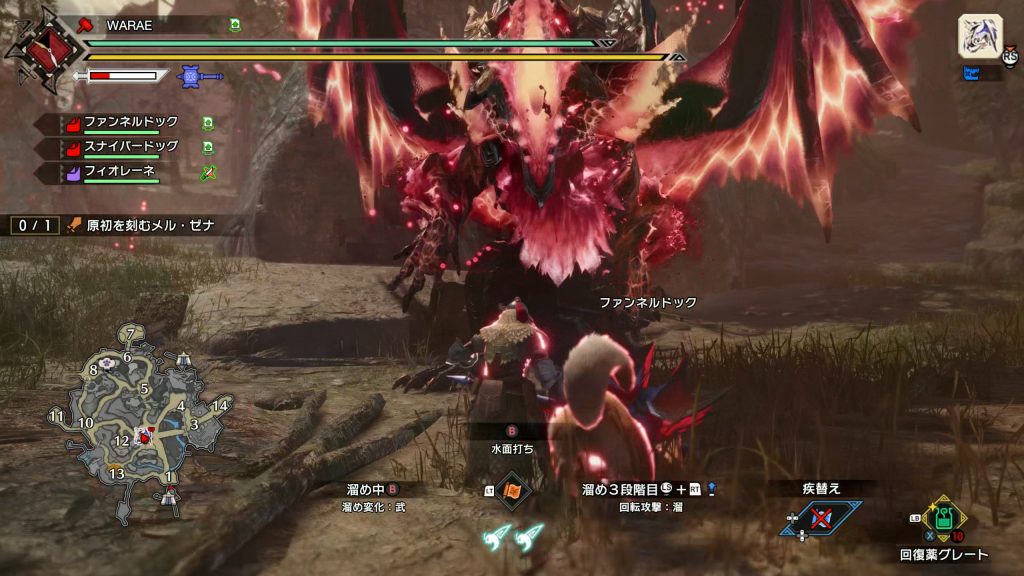Select party member ファンネルドック
Image resolution: width=1024 pixels, height=576 pixels.
click(x=131, y=123)
